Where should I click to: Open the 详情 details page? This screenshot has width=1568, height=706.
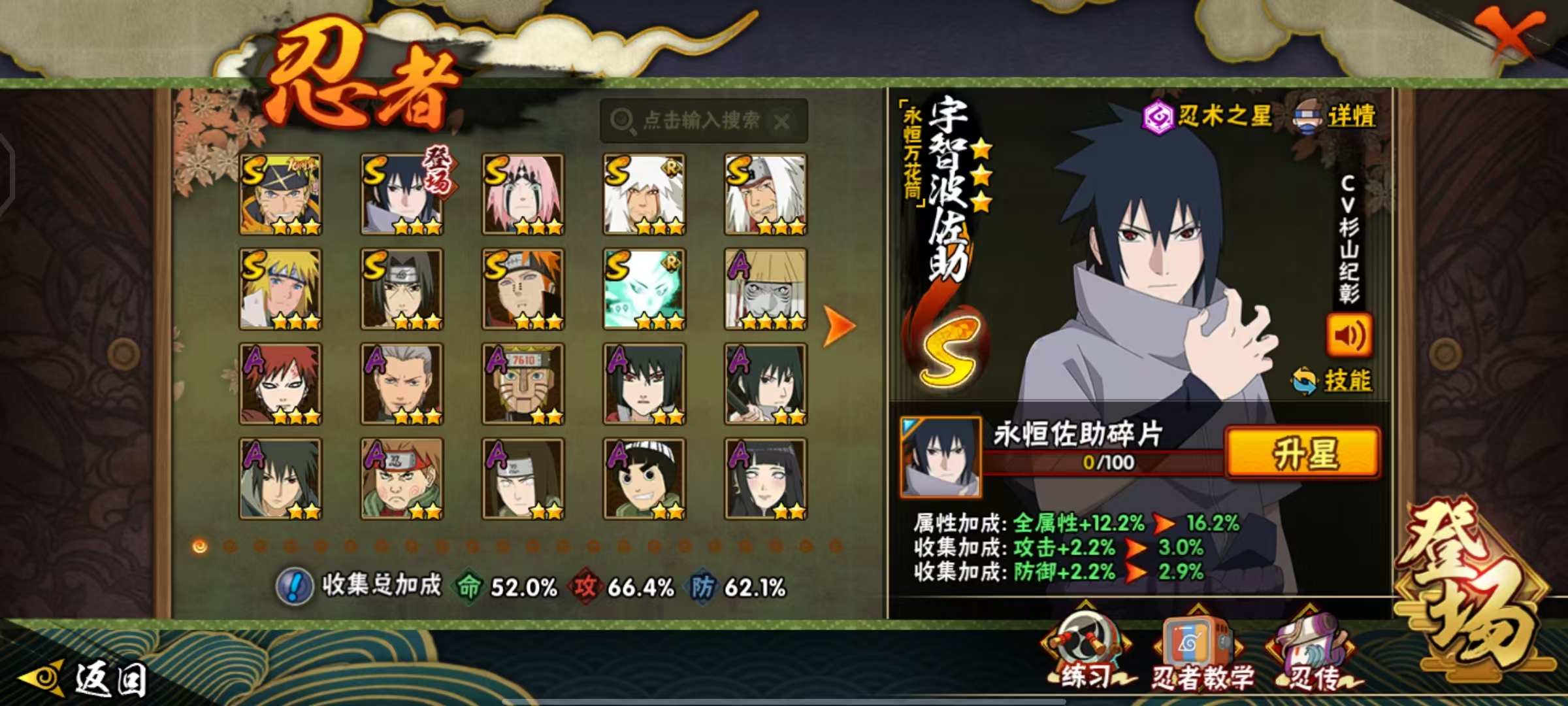[x=1335, y=118]
